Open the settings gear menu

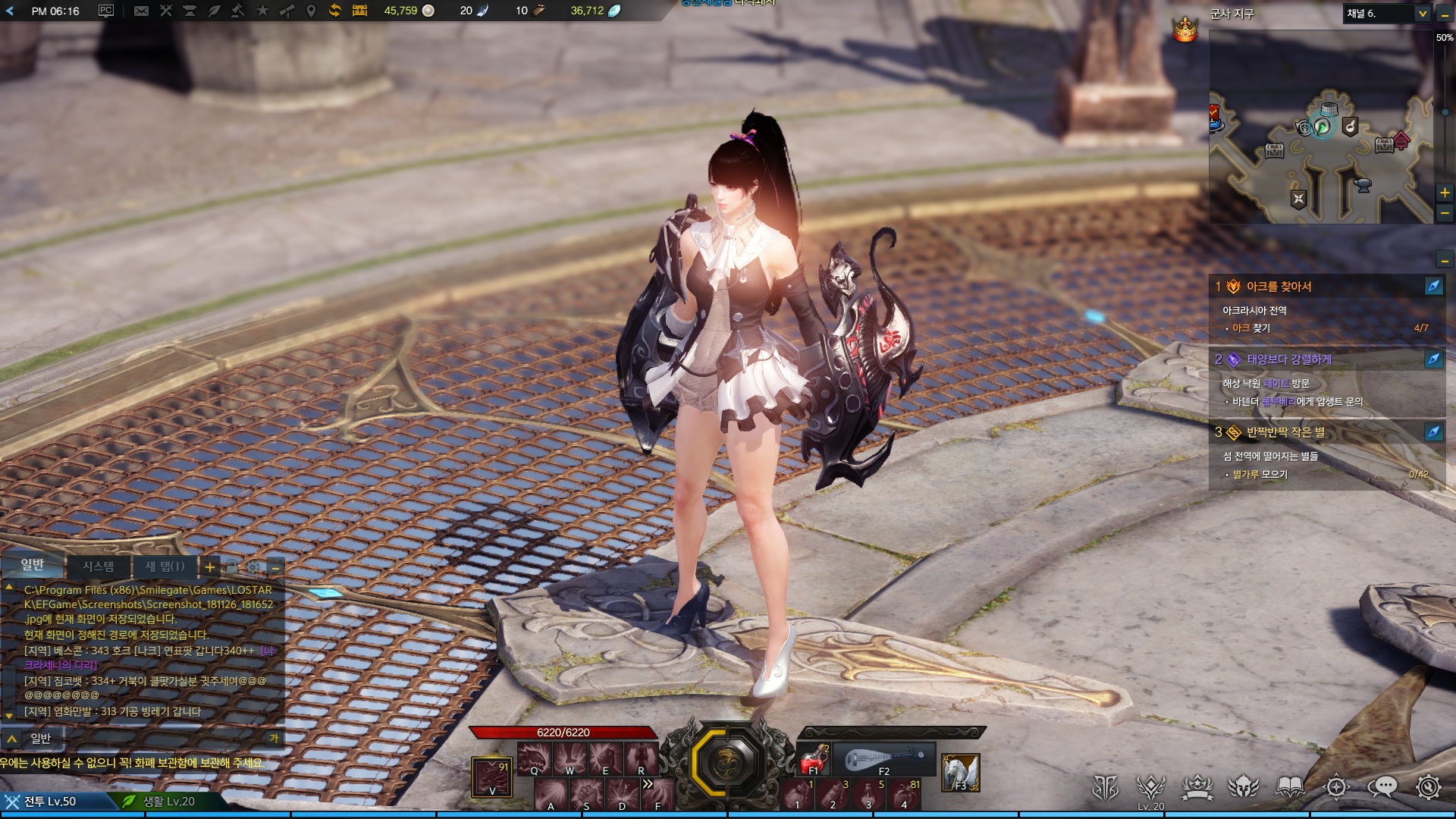[x=1428, y=787]
